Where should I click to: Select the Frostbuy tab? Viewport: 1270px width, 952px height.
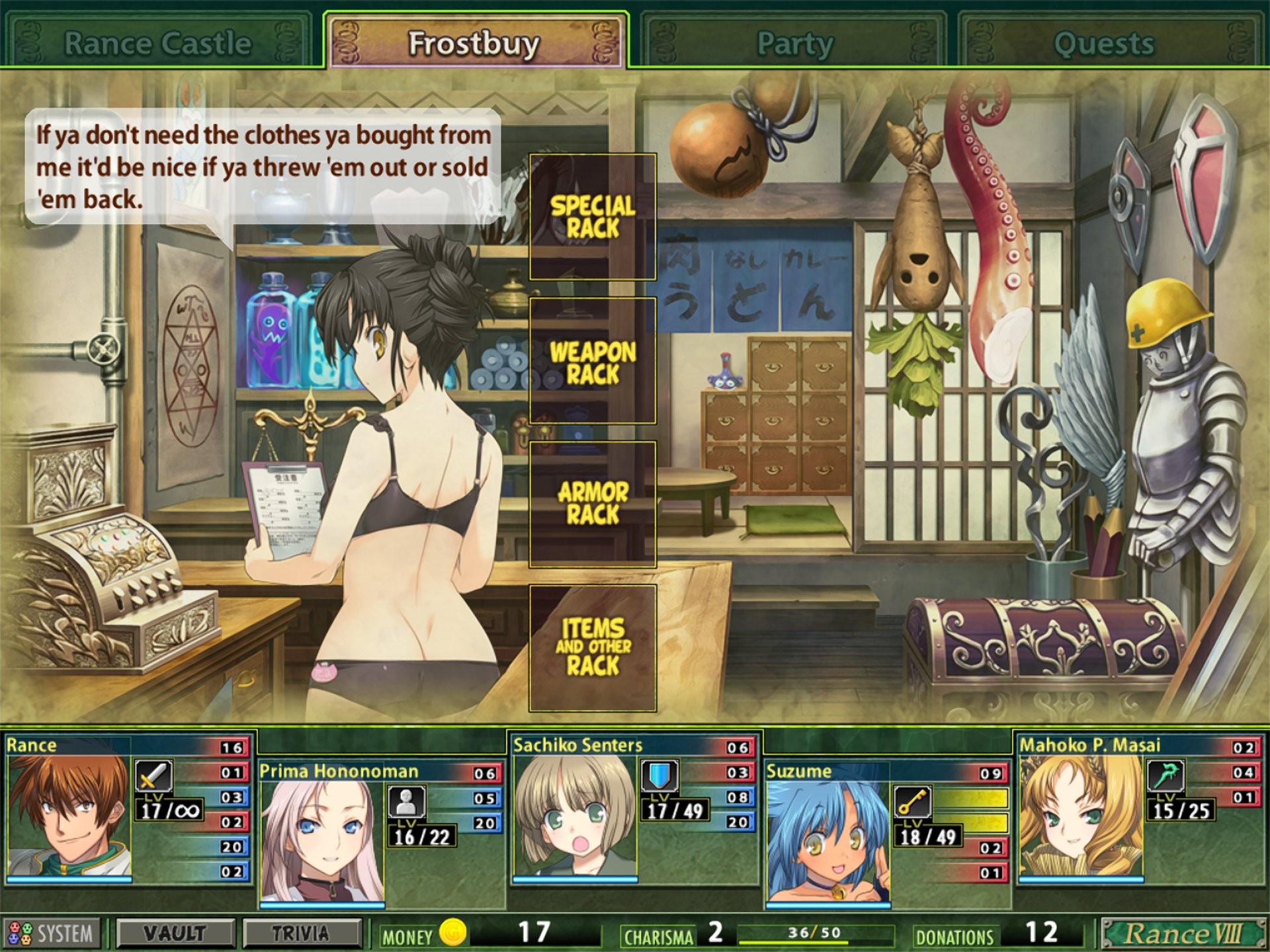pos(474,44)
